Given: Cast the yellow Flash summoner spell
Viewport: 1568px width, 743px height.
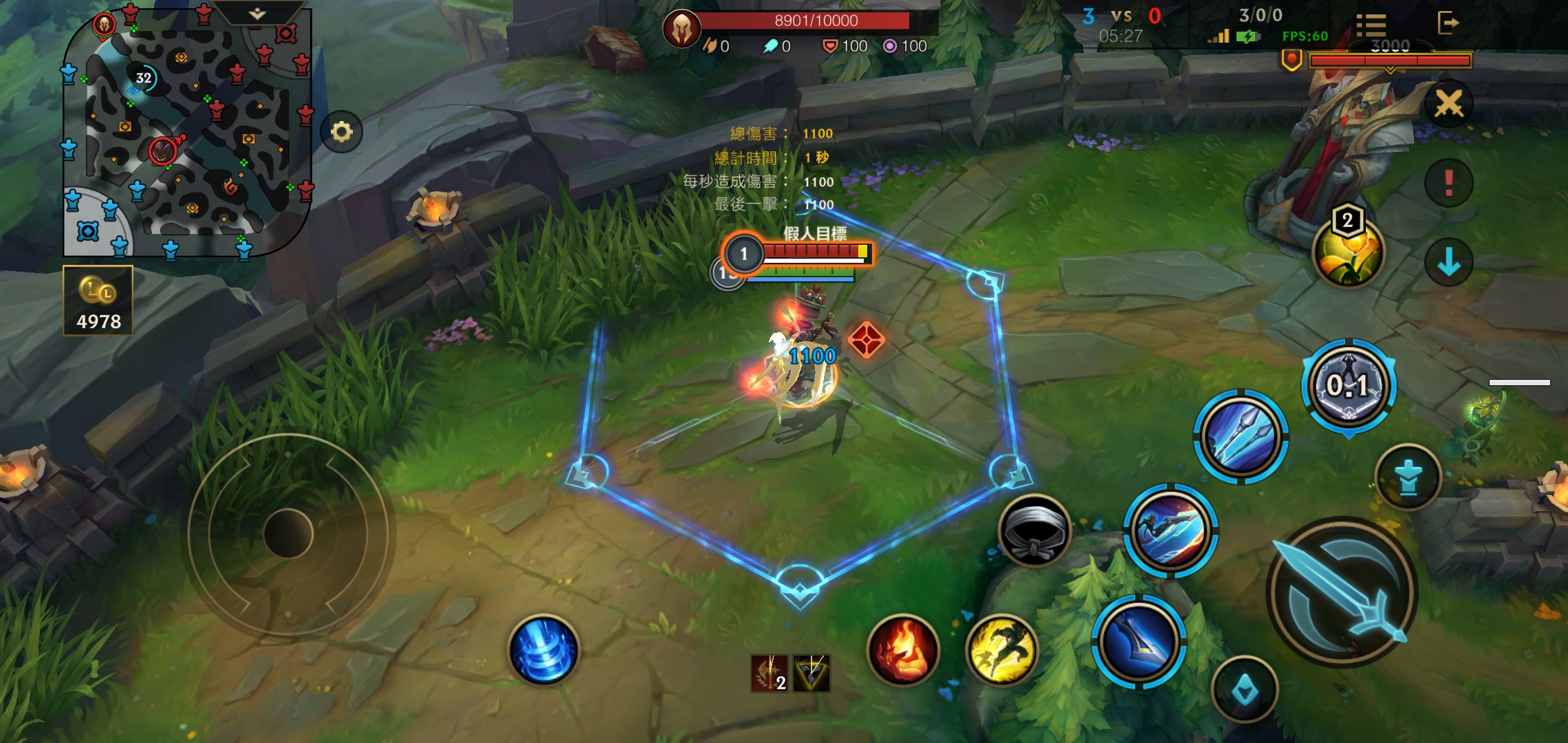Looking at the screenshot, I should pos(1001,650).
